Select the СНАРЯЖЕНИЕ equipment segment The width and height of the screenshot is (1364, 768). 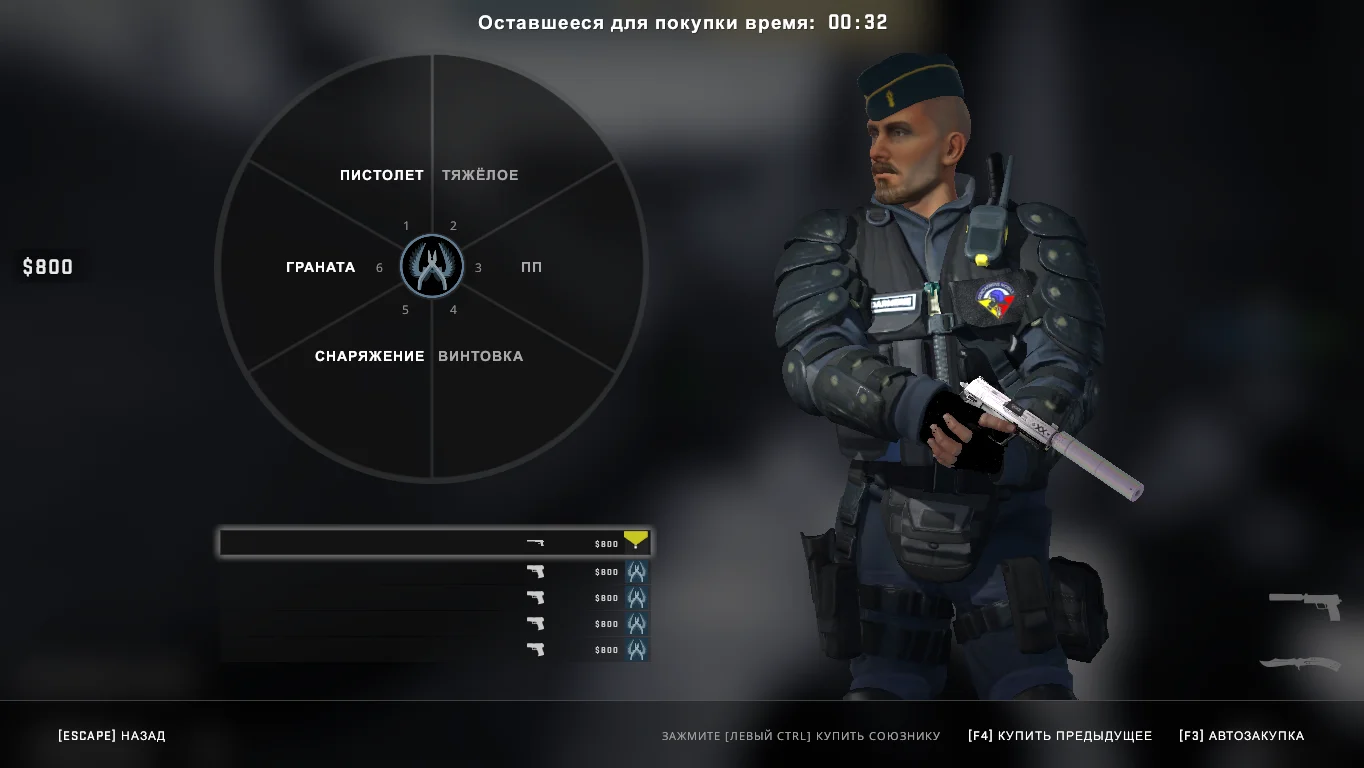point(369,356)
